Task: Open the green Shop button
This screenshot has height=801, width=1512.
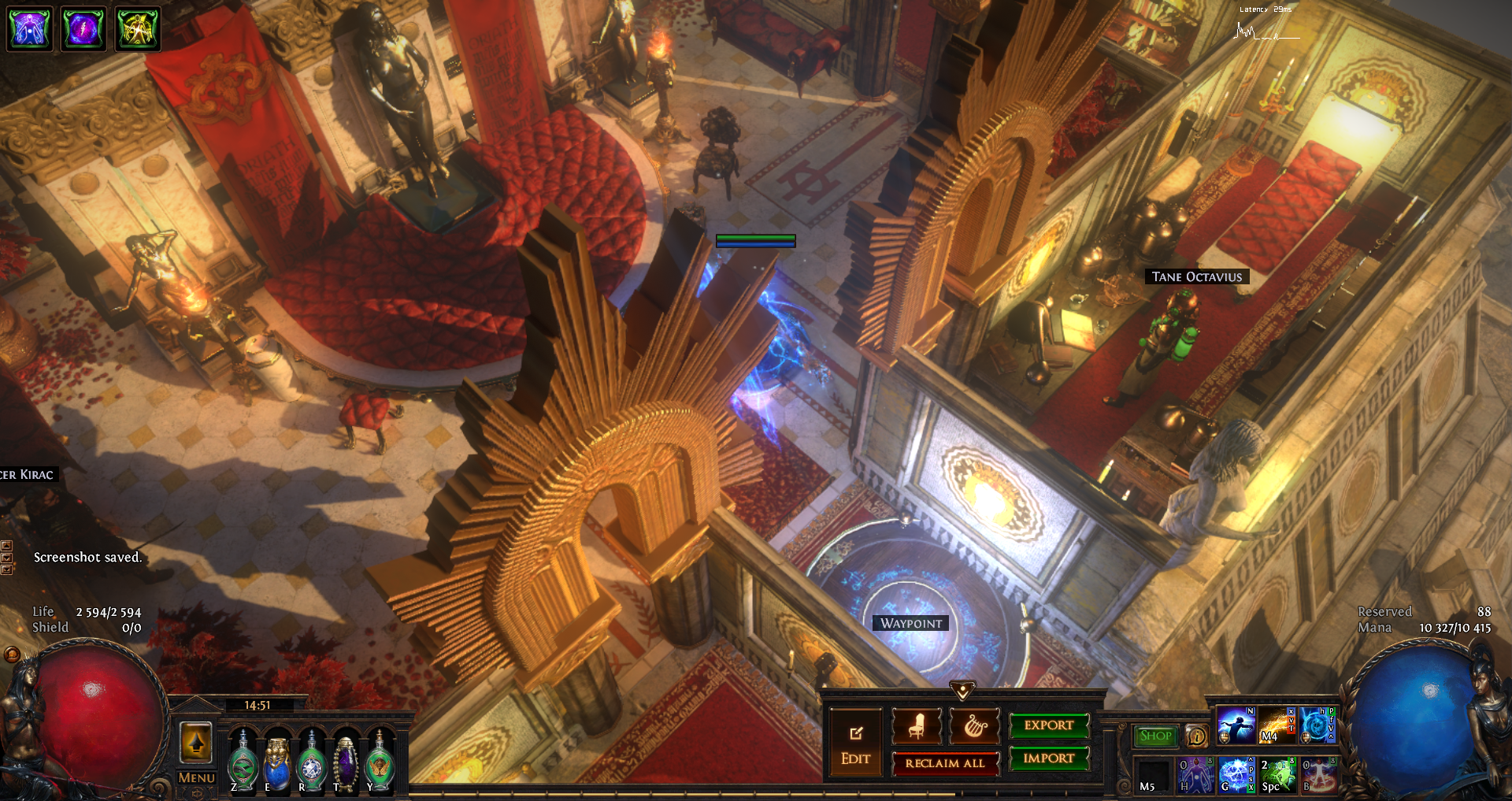Action: click(1155, 736)
